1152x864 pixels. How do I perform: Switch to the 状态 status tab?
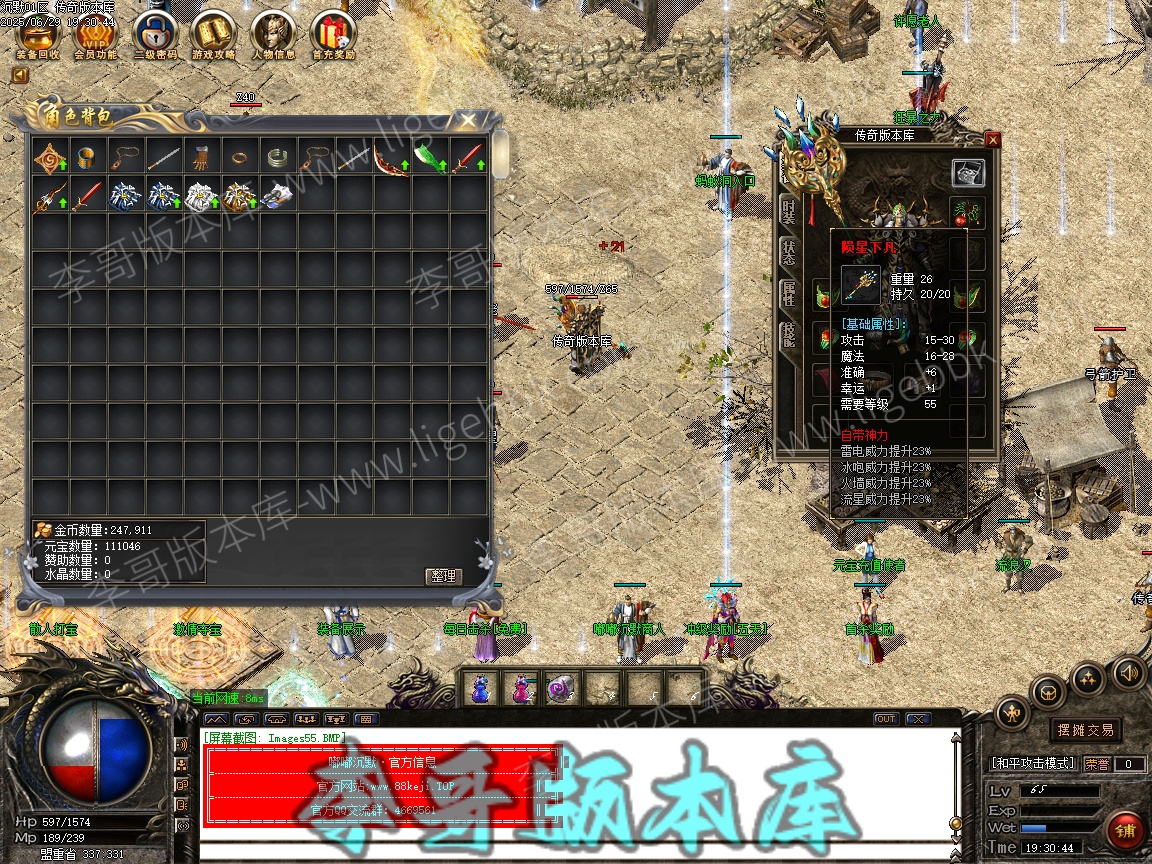[789, 252]
